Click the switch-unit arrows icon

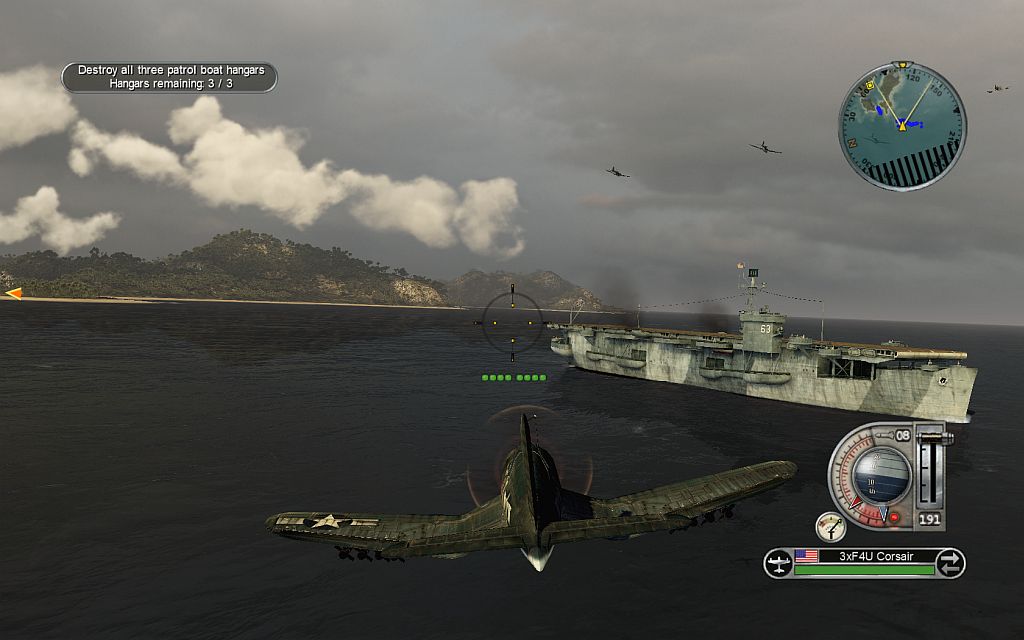(951, 562)
